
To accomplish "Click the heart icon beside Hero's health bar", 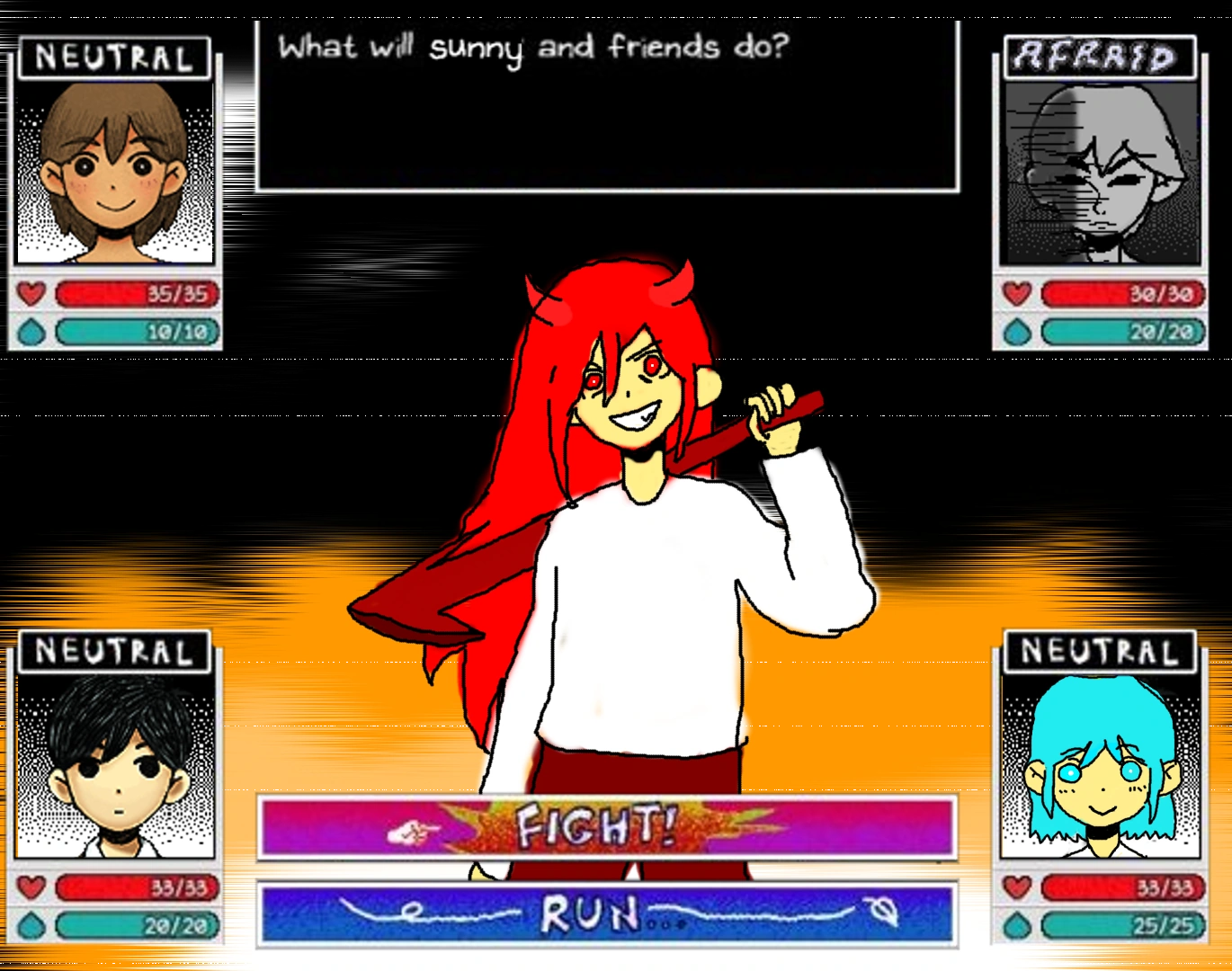I will 31,293.
